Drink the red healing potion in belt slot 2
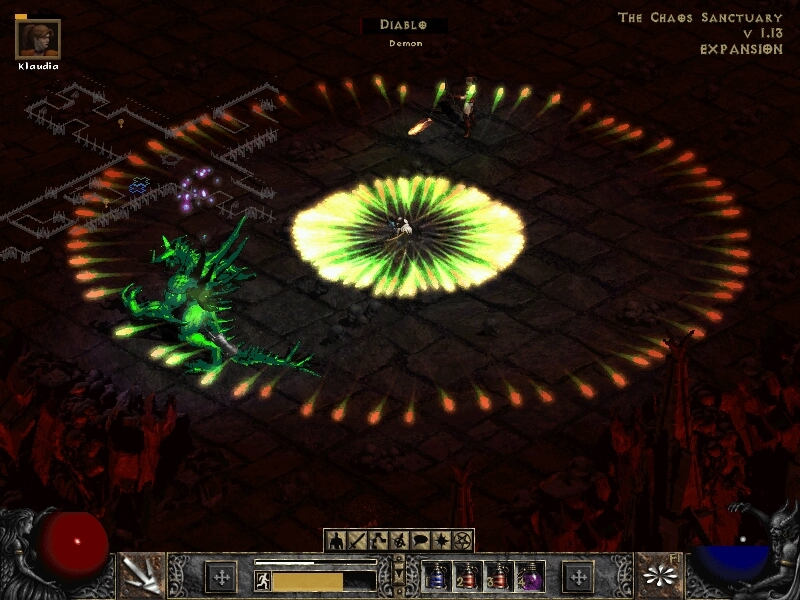This screenshot has width=800, height=600. (x=468, y=577)
